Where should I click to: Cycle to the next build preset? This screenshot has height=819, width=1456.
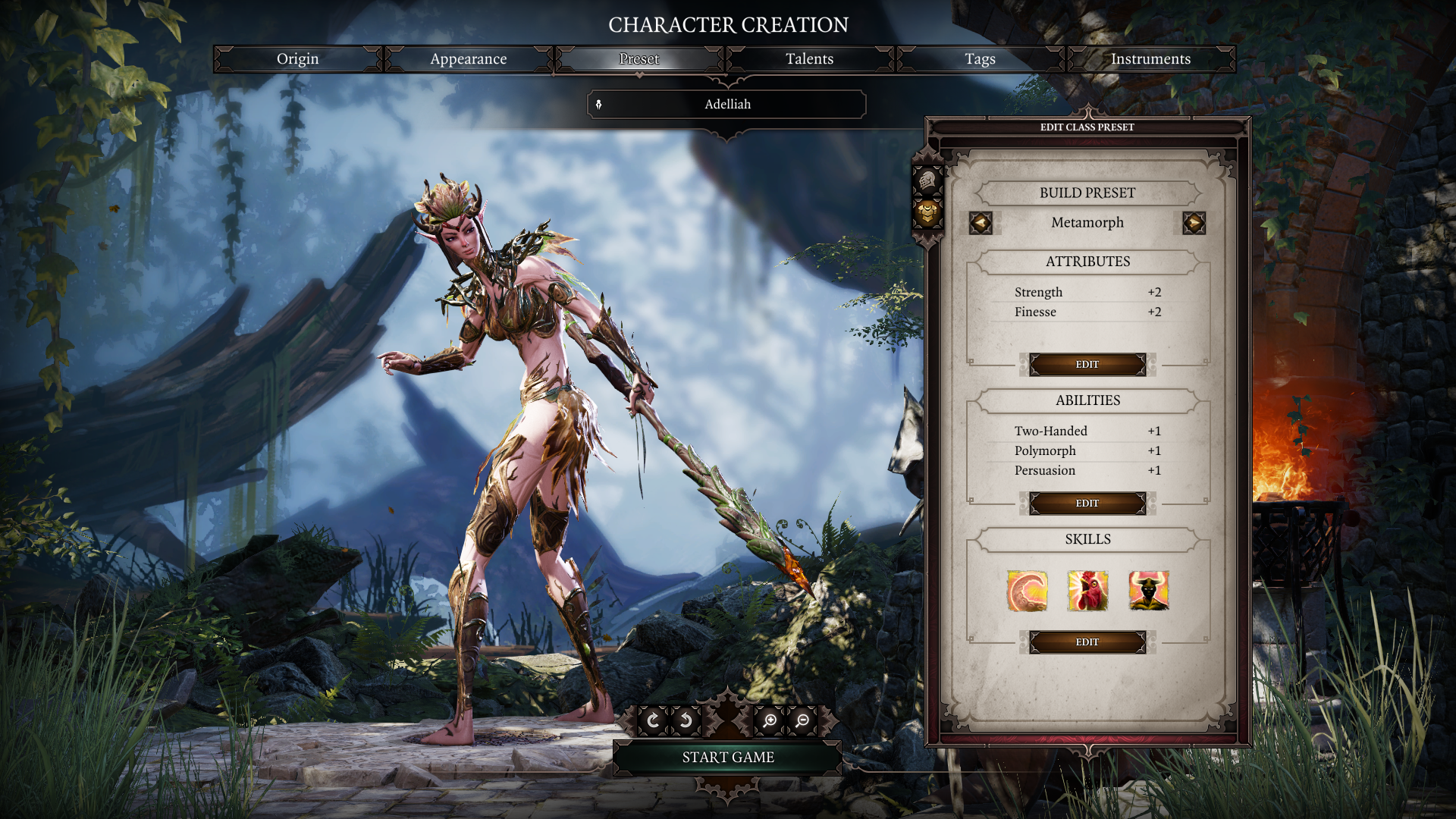(x=1193, y=223)
